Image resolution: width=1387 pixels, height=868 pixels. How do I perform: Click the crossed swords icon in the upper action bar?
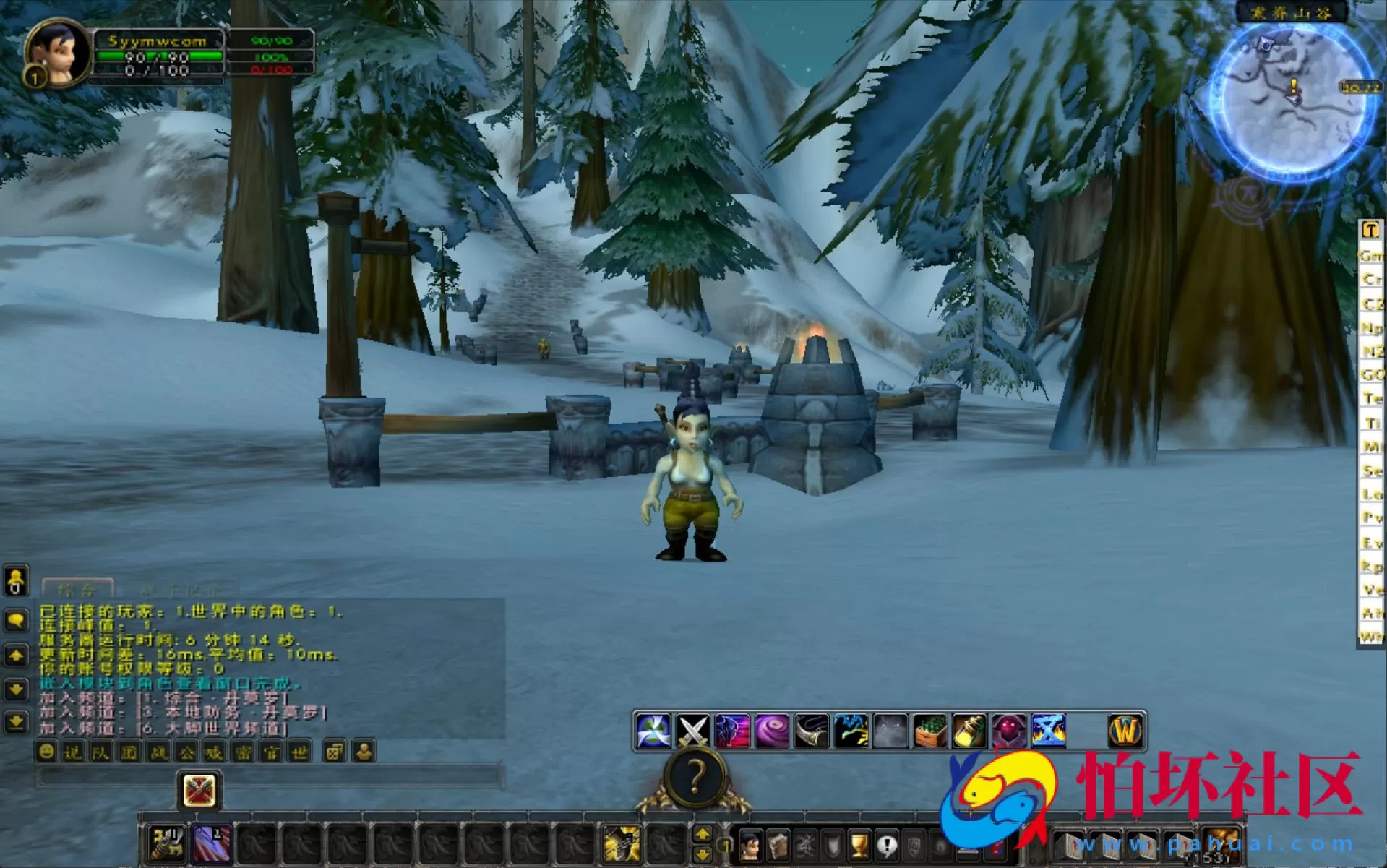(x=692, y=731)
